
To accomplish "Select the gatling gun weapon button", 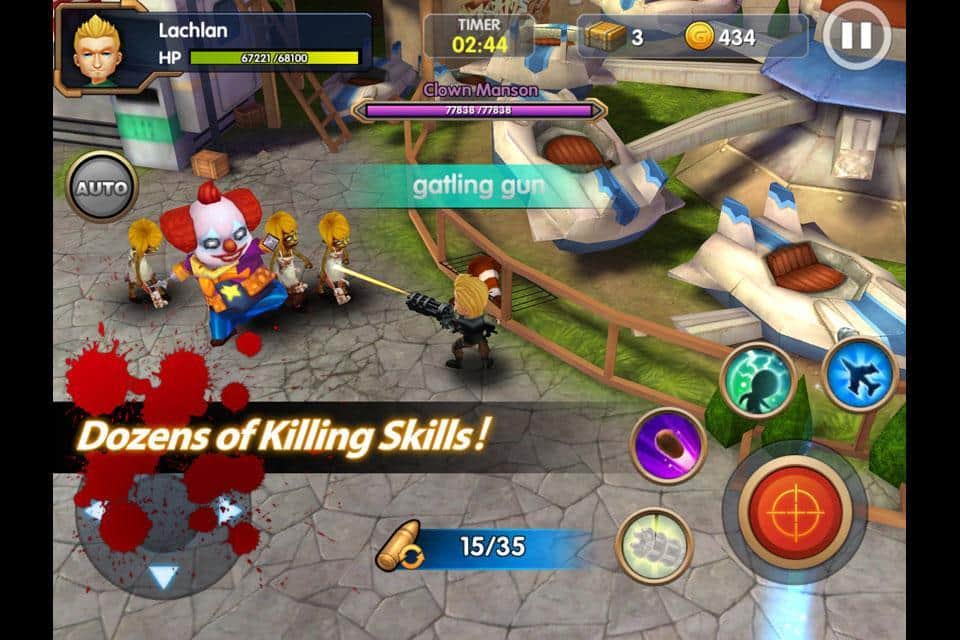I will (654, 546).
